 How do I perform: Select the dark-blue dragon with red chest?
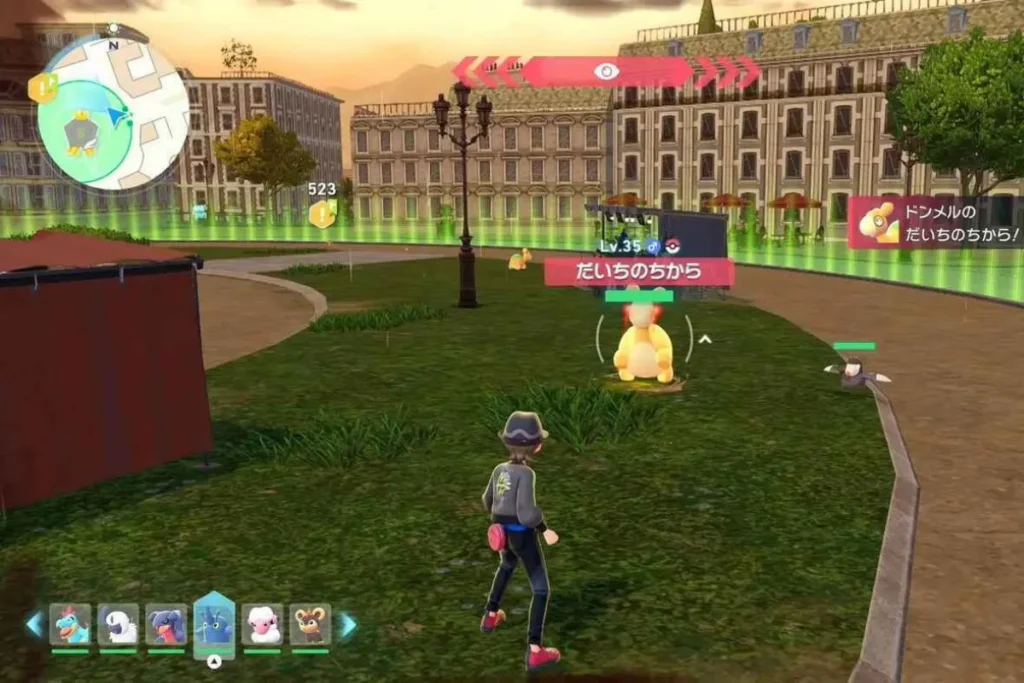pos(166,624)
